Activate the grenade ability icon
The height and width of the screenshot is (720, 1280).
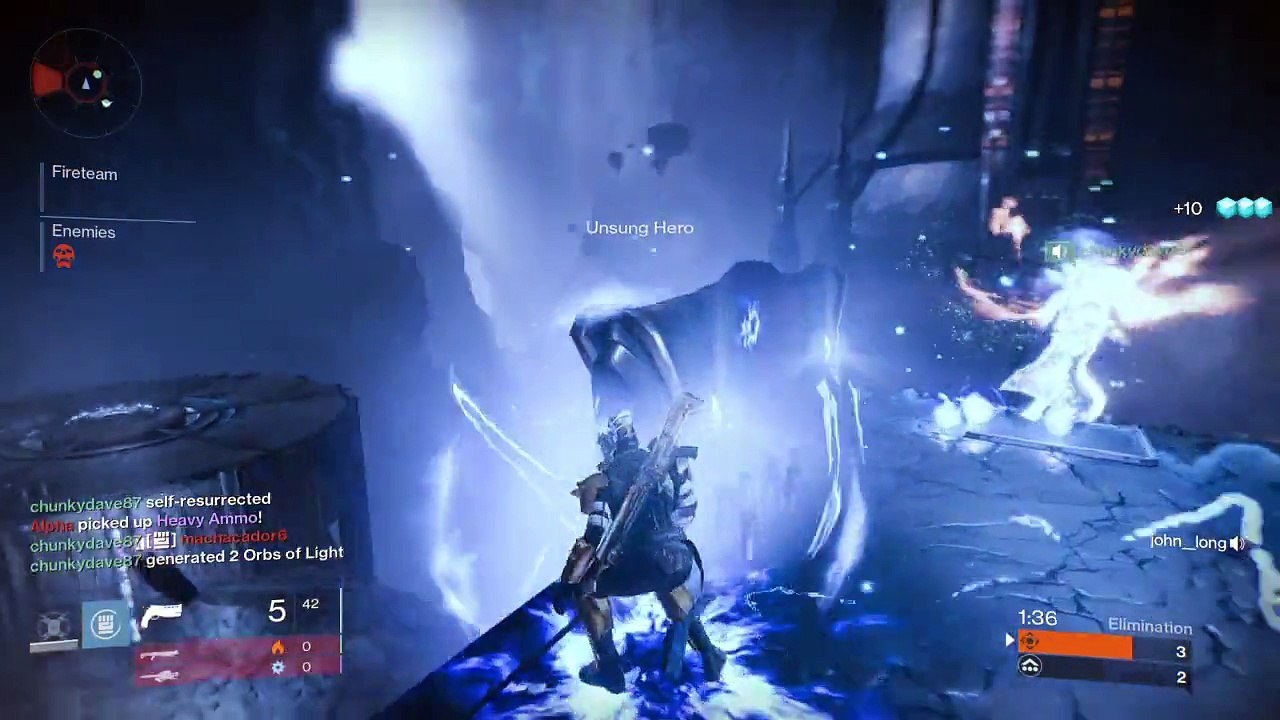coord(52,626)
